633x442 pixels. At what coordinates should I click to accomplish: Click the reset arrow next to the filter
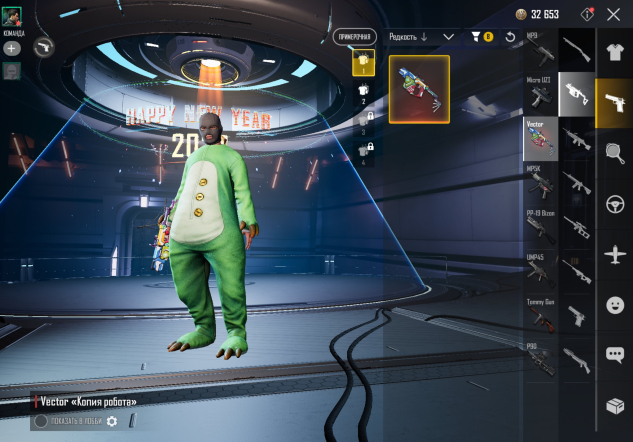[x=510, y=37]
